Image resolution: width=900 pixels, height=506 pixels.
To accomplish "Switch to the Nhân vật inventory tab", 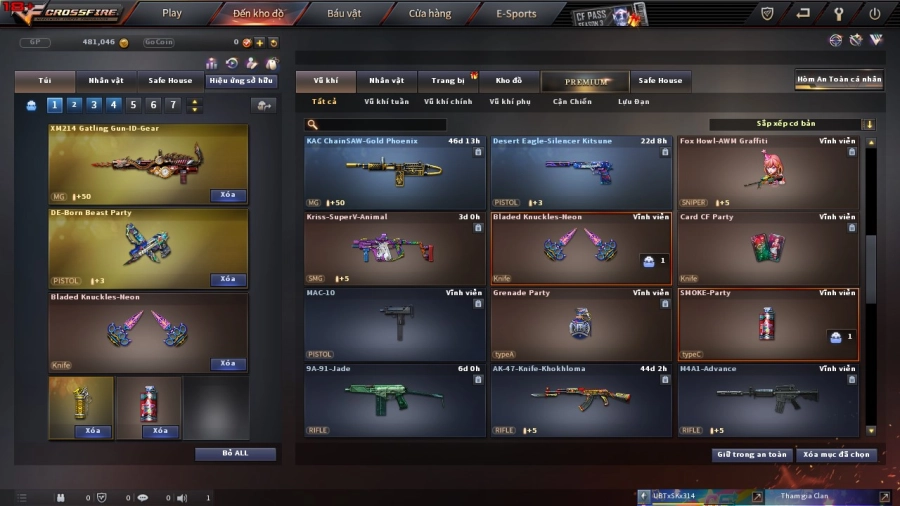I will point(386,80).
